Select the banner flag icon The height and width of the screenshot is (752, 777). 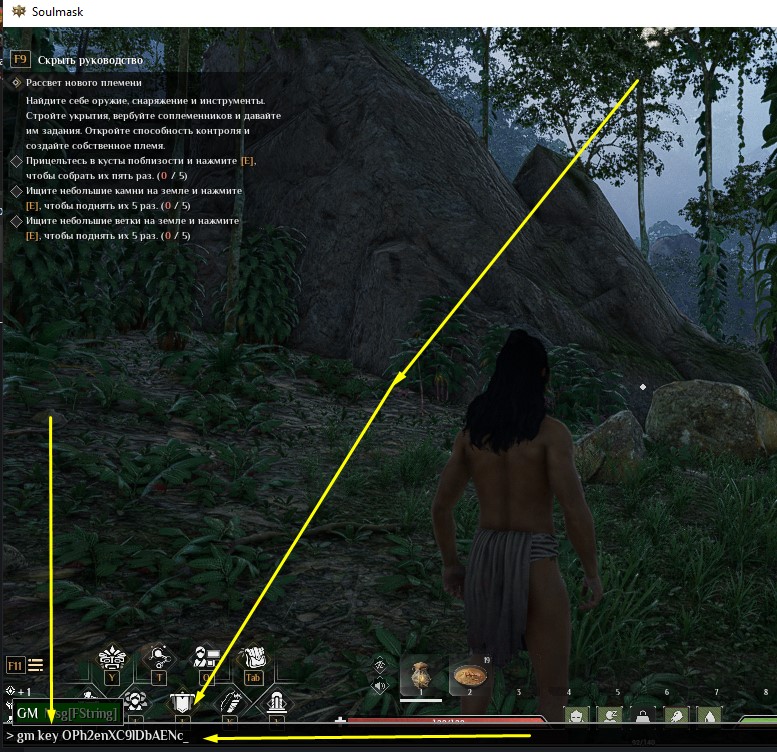coord(183,703)
